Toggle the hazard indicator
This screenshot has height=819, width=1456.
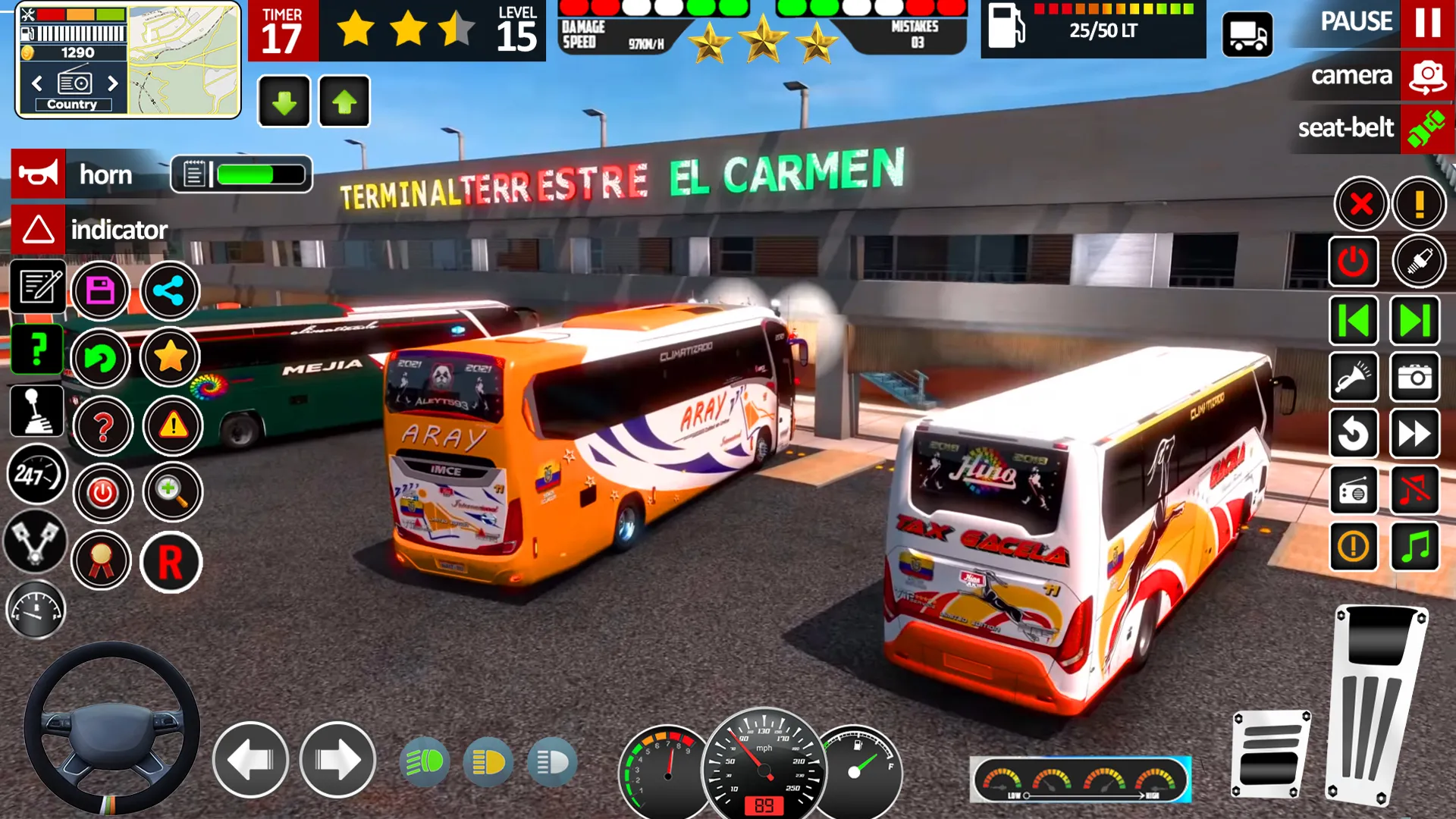38,230
